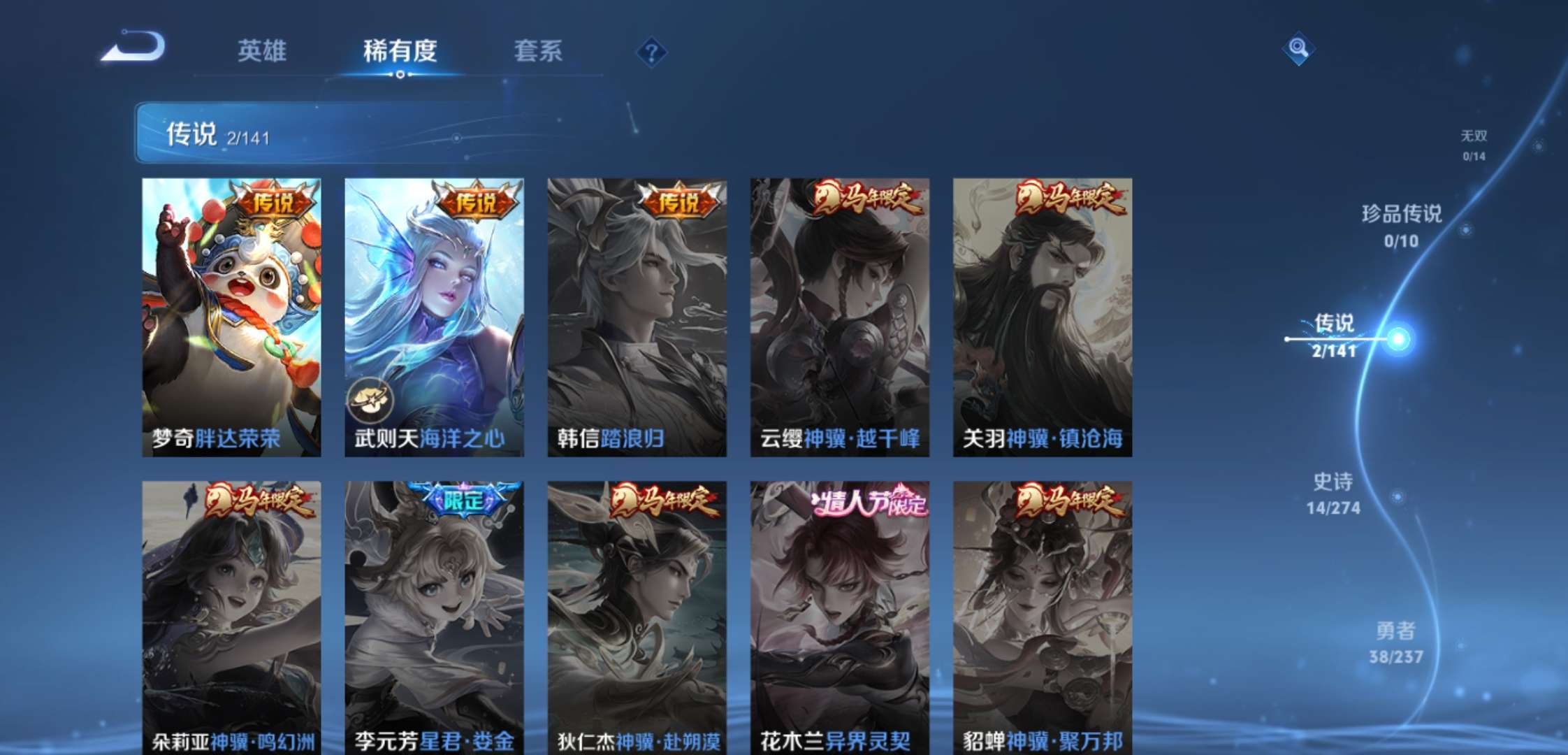Click the glowing progress node beside 传说 2/141
Screen dimensions: 1568x755
pos(1398,340)
